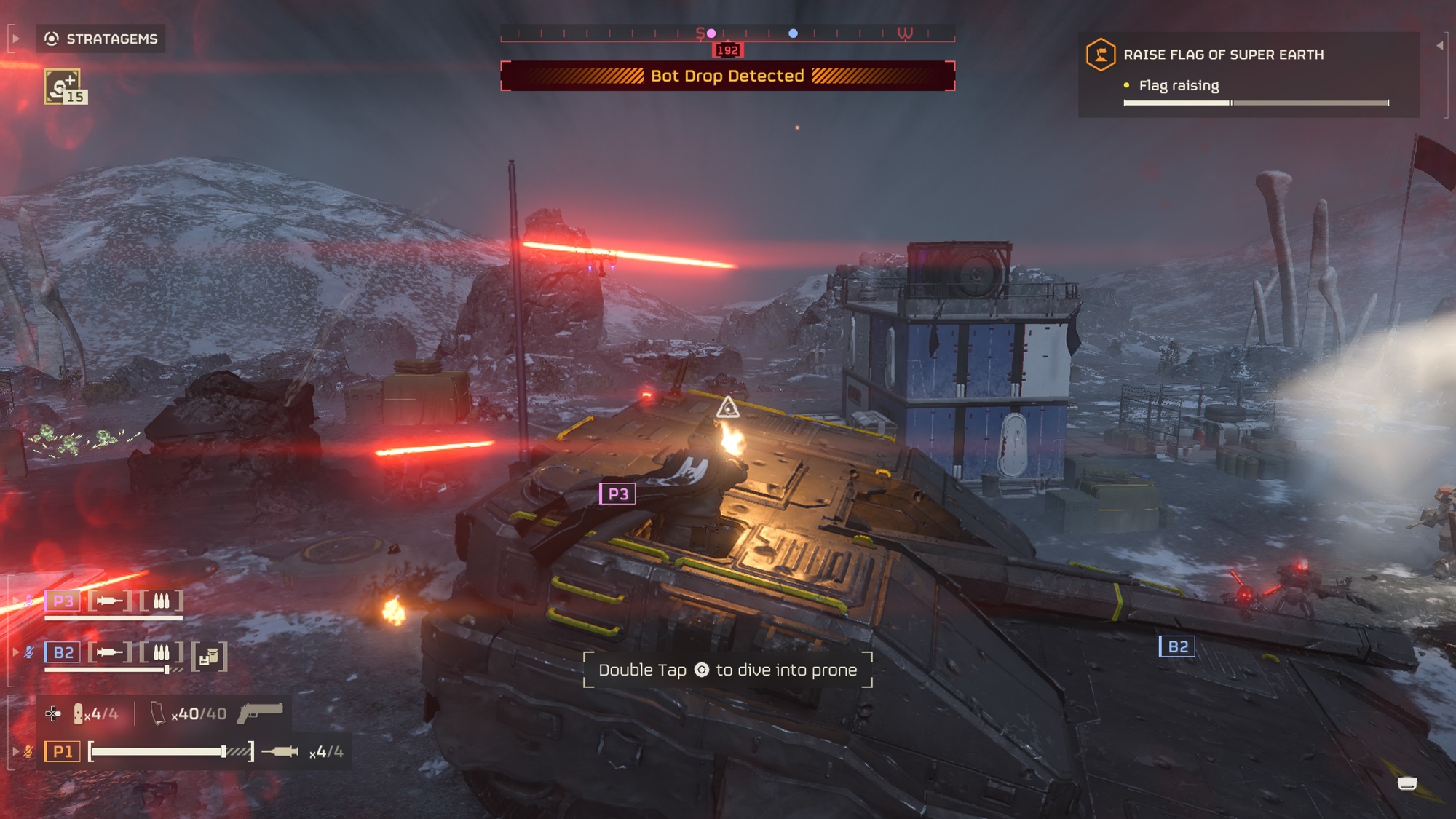Expand the arrow beside Stratagems
The width and height of the screenshot is (1456, 819).
[x=15, y=39]
